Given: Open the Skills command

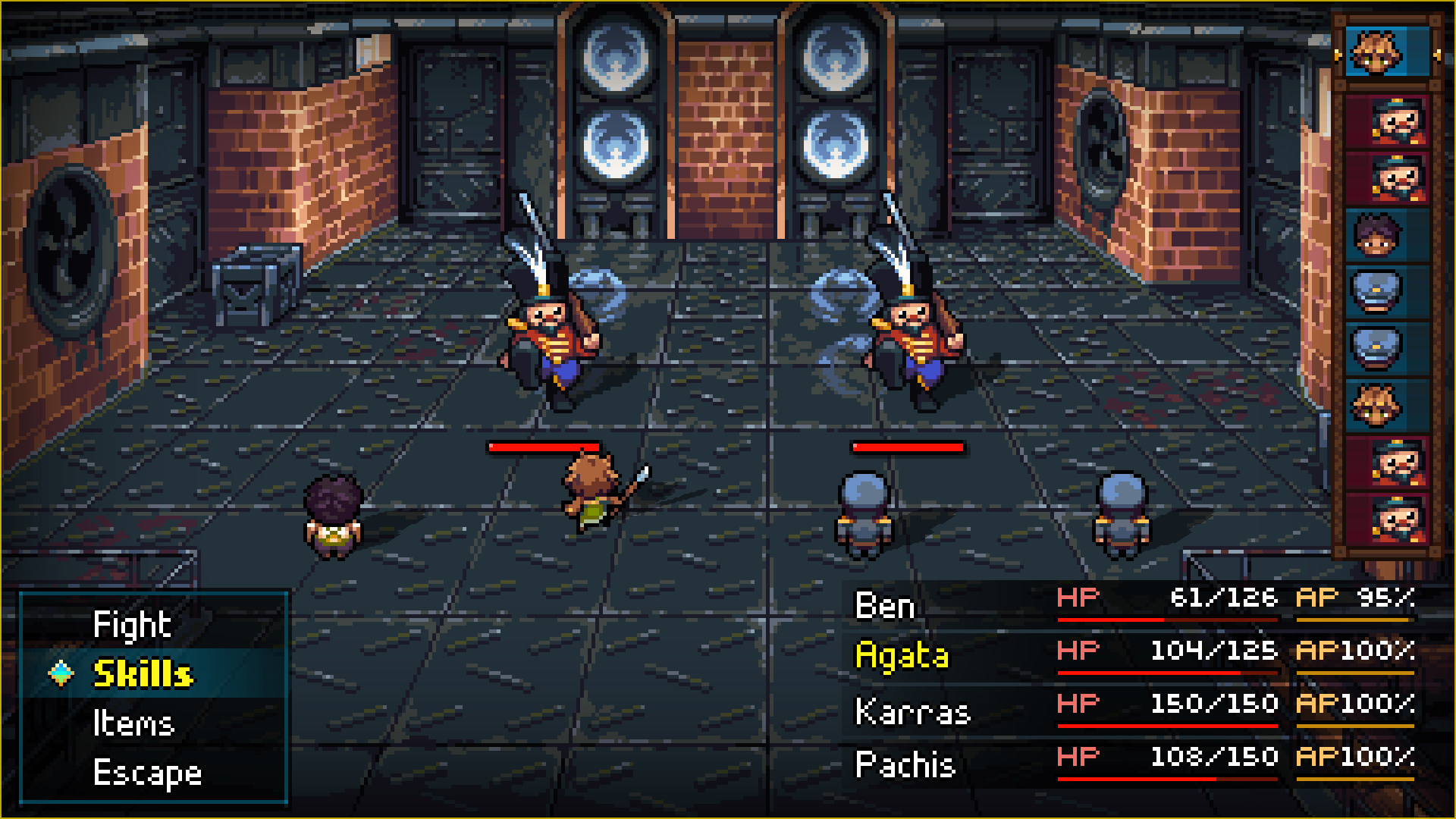Looking at the screenshot, I should (142, 673).
